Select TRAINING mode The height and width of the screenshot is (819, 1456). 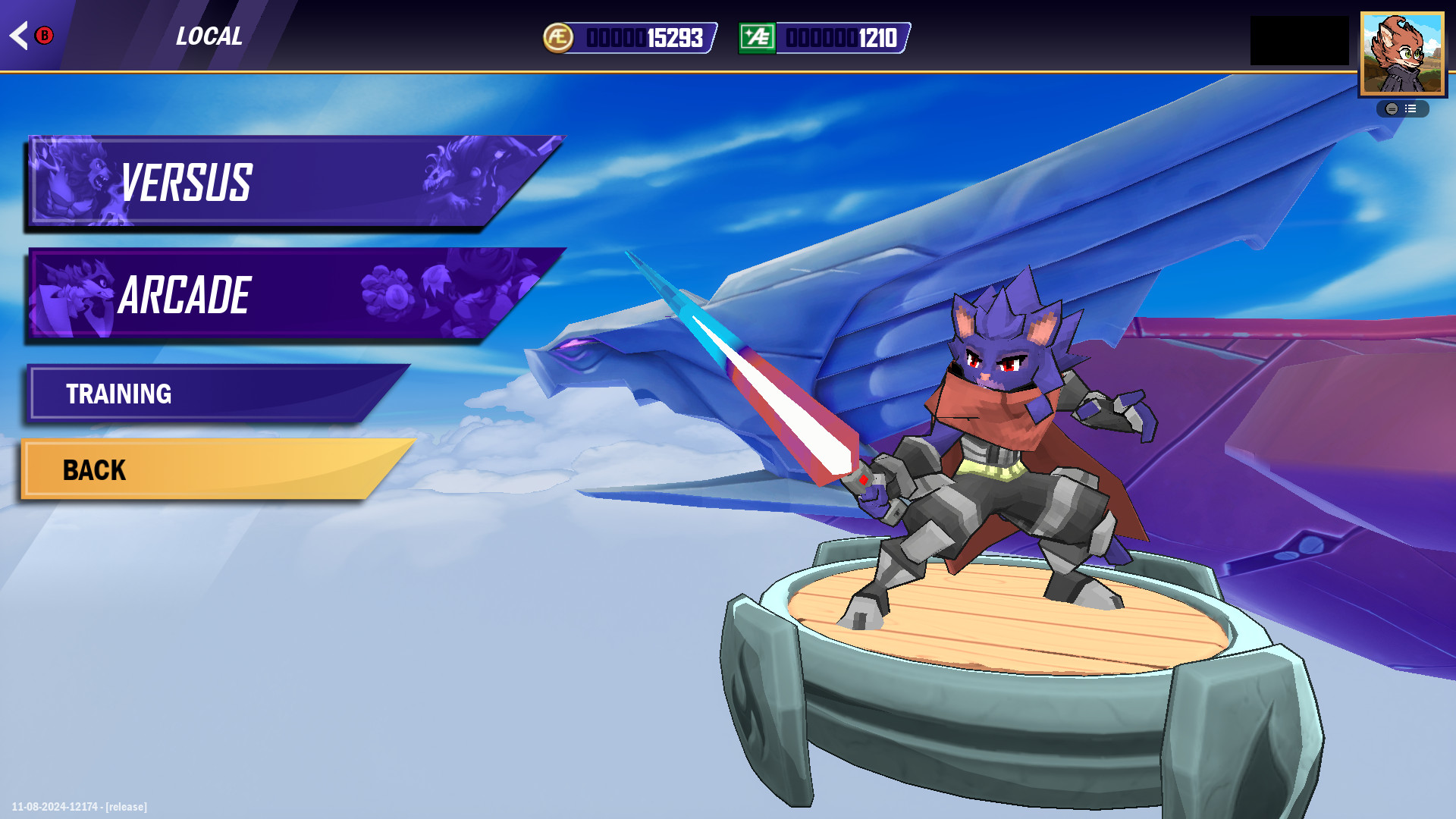[x=212, y=394]
